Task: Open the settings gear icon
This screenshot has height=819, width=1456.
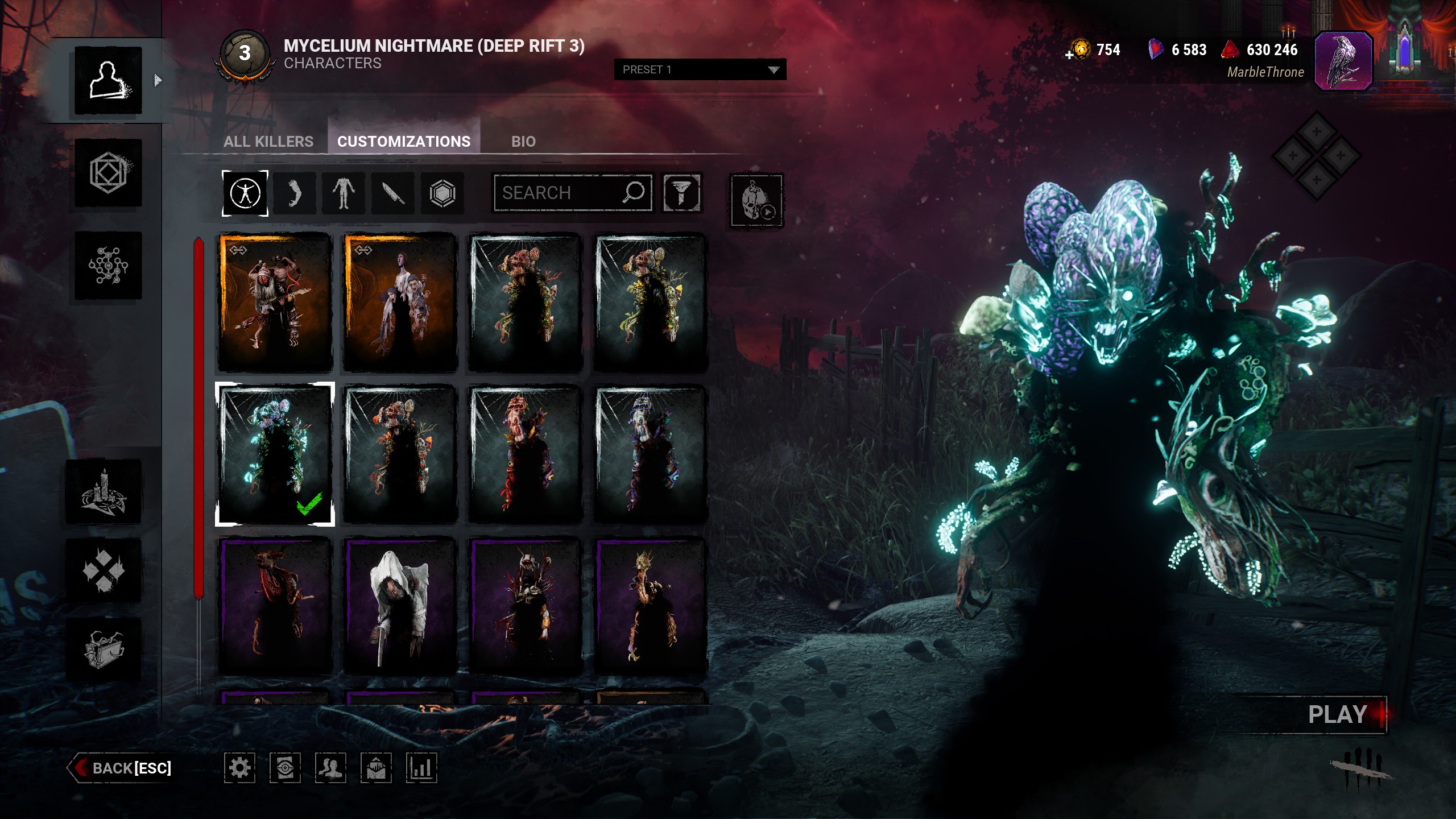Action: point(239,768)
